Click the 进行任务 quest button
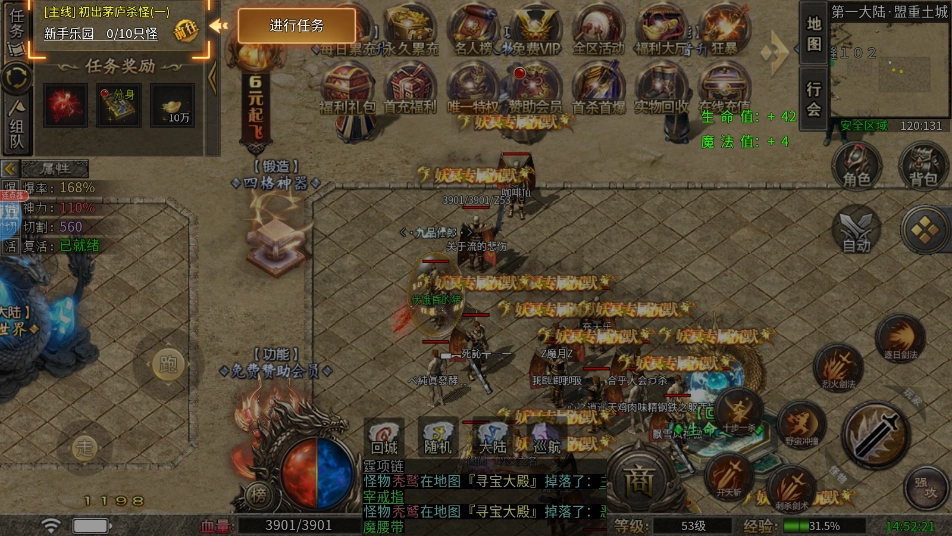Screen dimensions: 952x536 296,26
